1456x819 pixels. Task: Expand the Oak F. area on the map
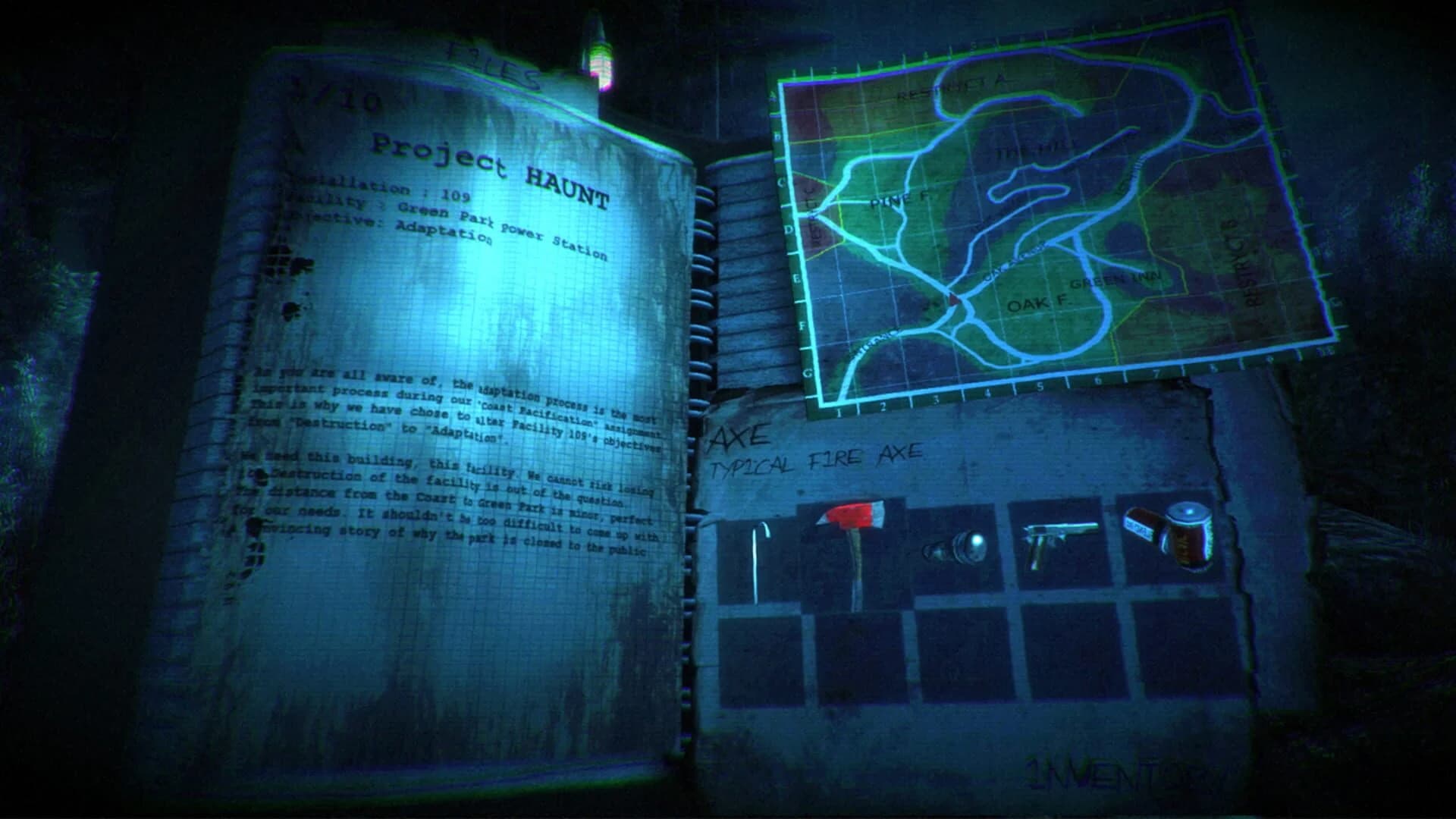(x=1037, y=303)
